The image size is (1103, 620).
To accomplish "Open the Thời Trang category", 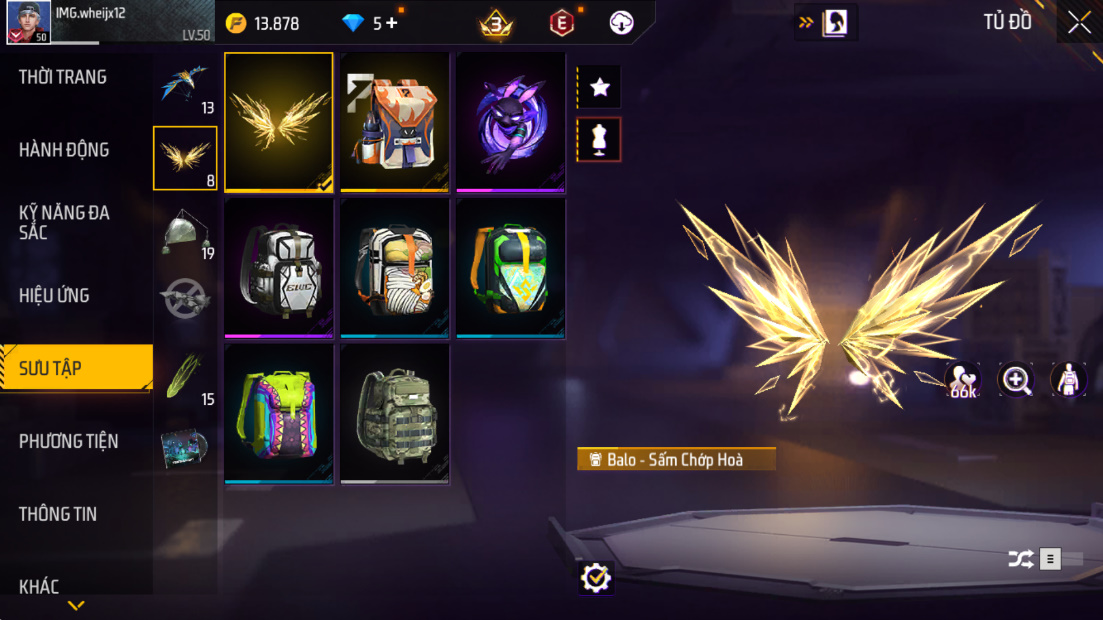I will (x=63, y=77).
